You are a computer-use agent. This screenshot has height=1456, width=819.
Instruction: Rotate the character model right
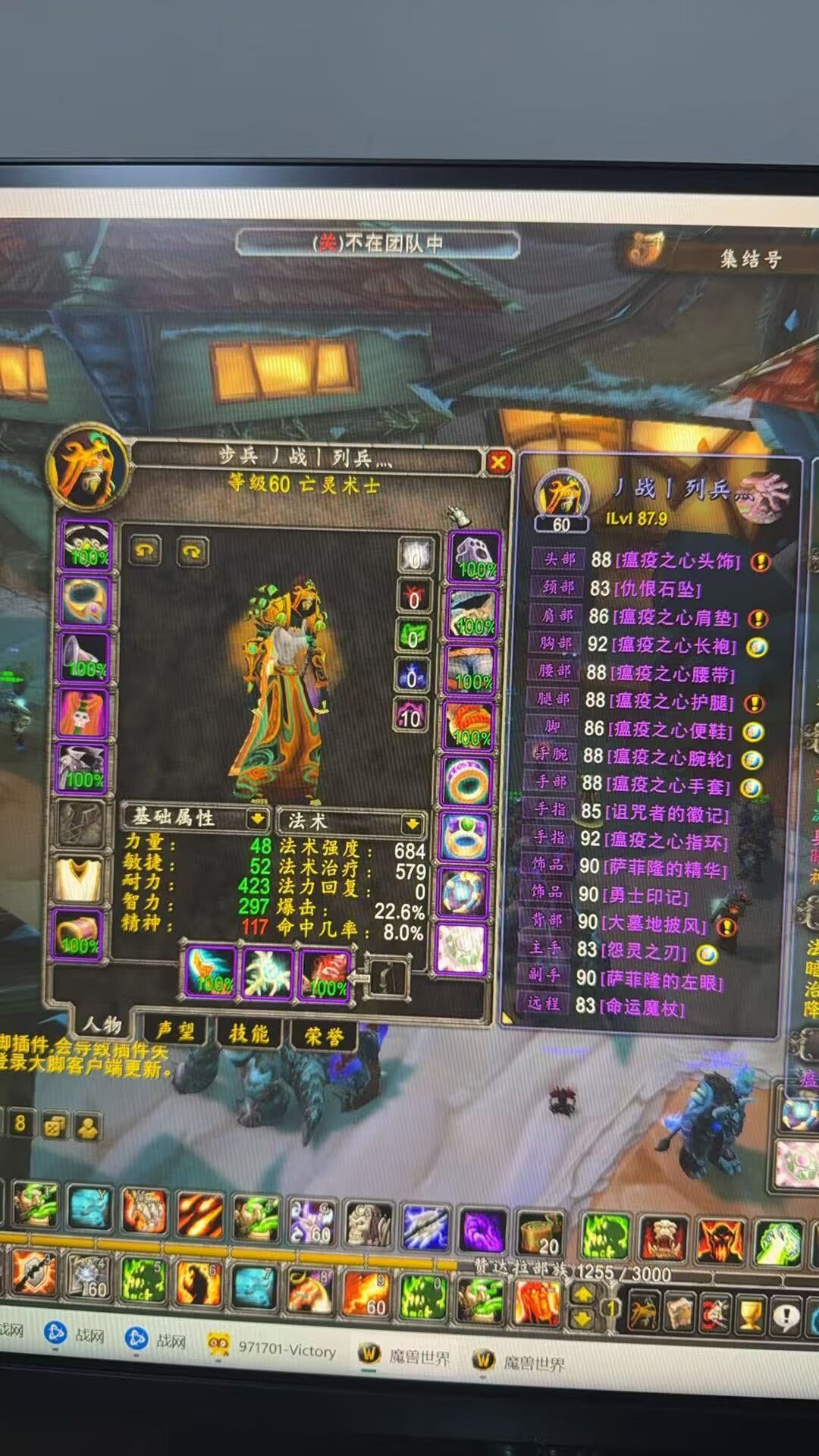coord(192,551)
